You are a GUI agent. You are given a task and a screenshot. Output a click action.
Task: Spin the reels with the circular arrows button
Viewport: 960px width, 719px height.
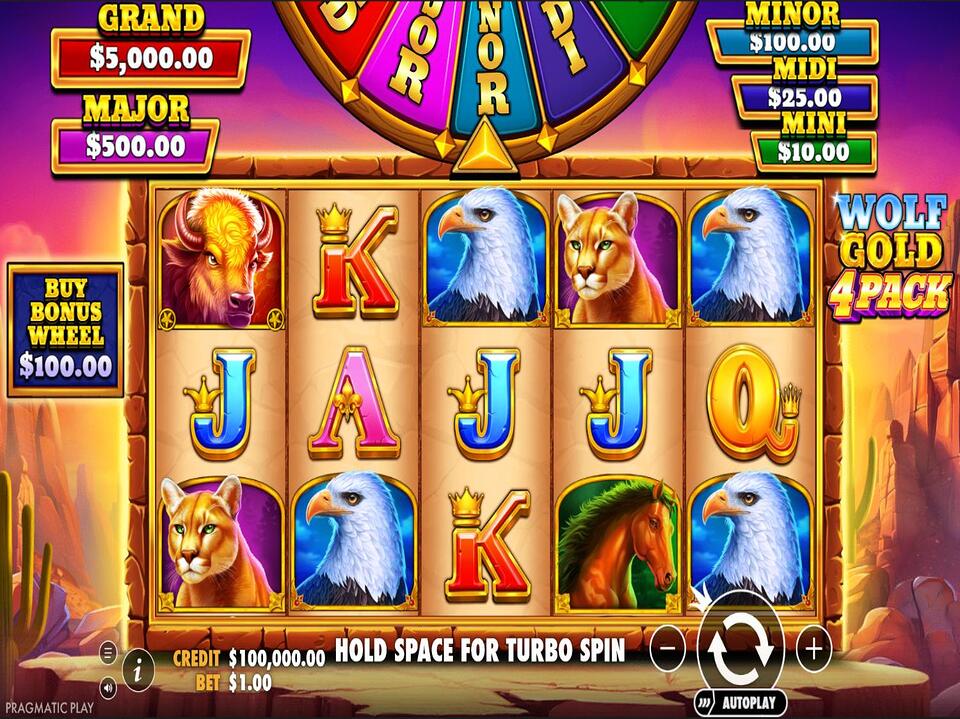pos(741,649)
